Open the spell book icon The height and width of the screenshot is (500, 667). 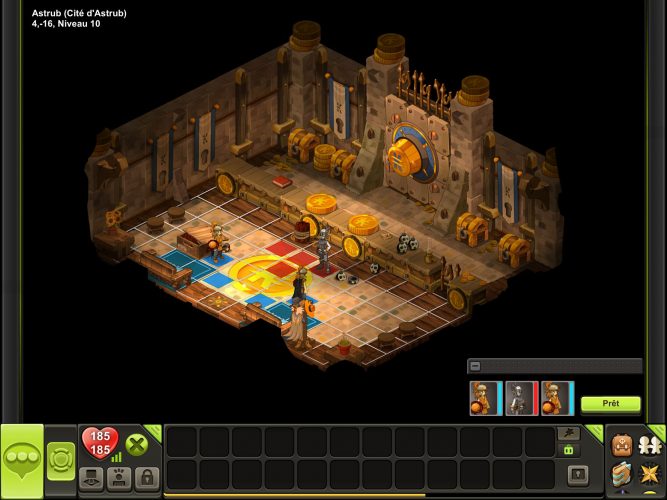pos(621,473)
